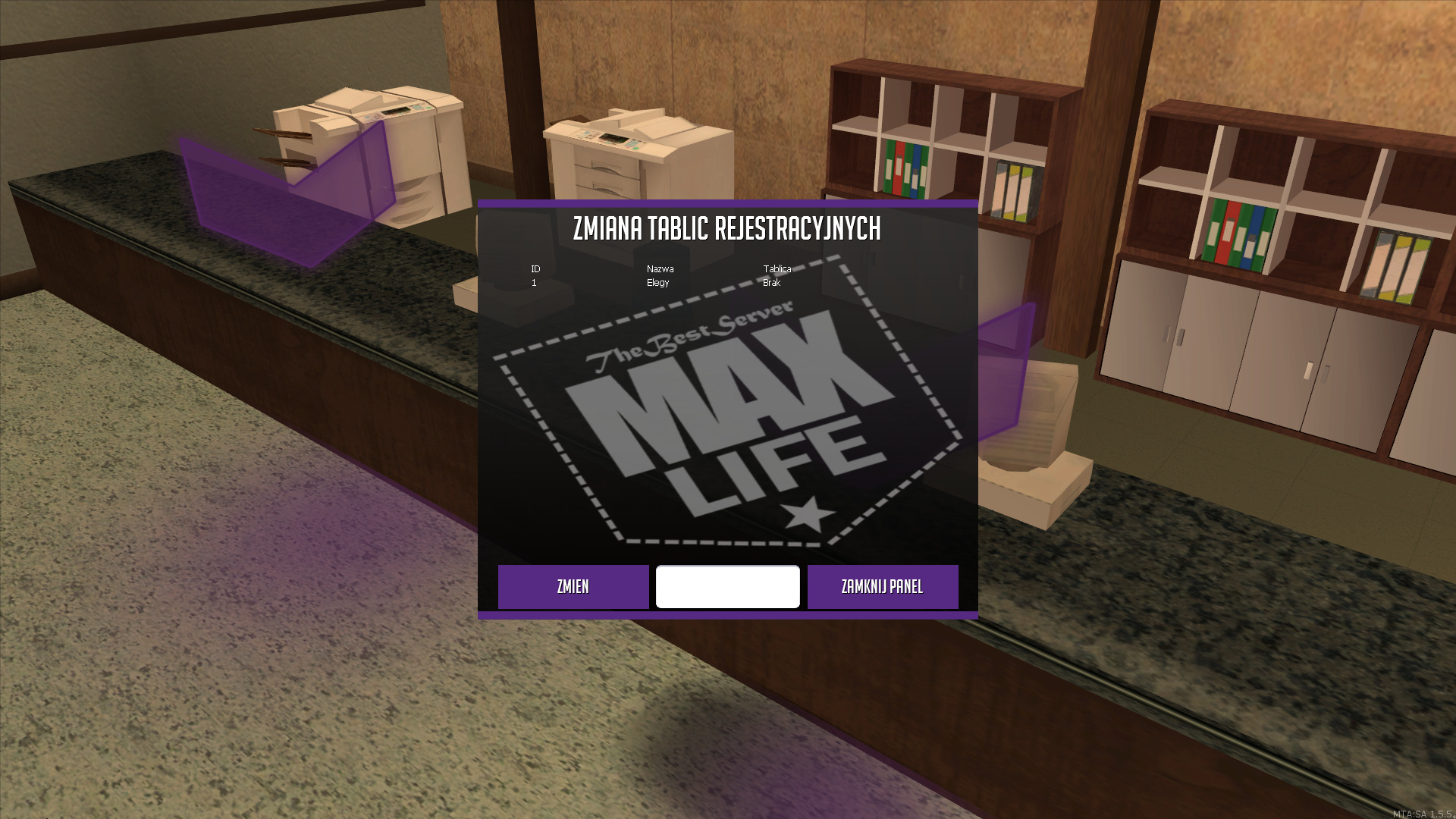Close the panel with ZAMKNIJ PANEL

882,586
